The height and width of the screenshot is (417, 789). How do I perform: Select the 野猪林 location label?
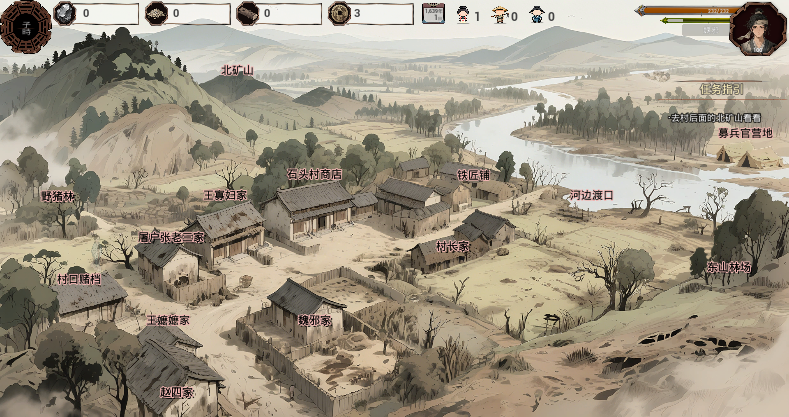[58, 196]
